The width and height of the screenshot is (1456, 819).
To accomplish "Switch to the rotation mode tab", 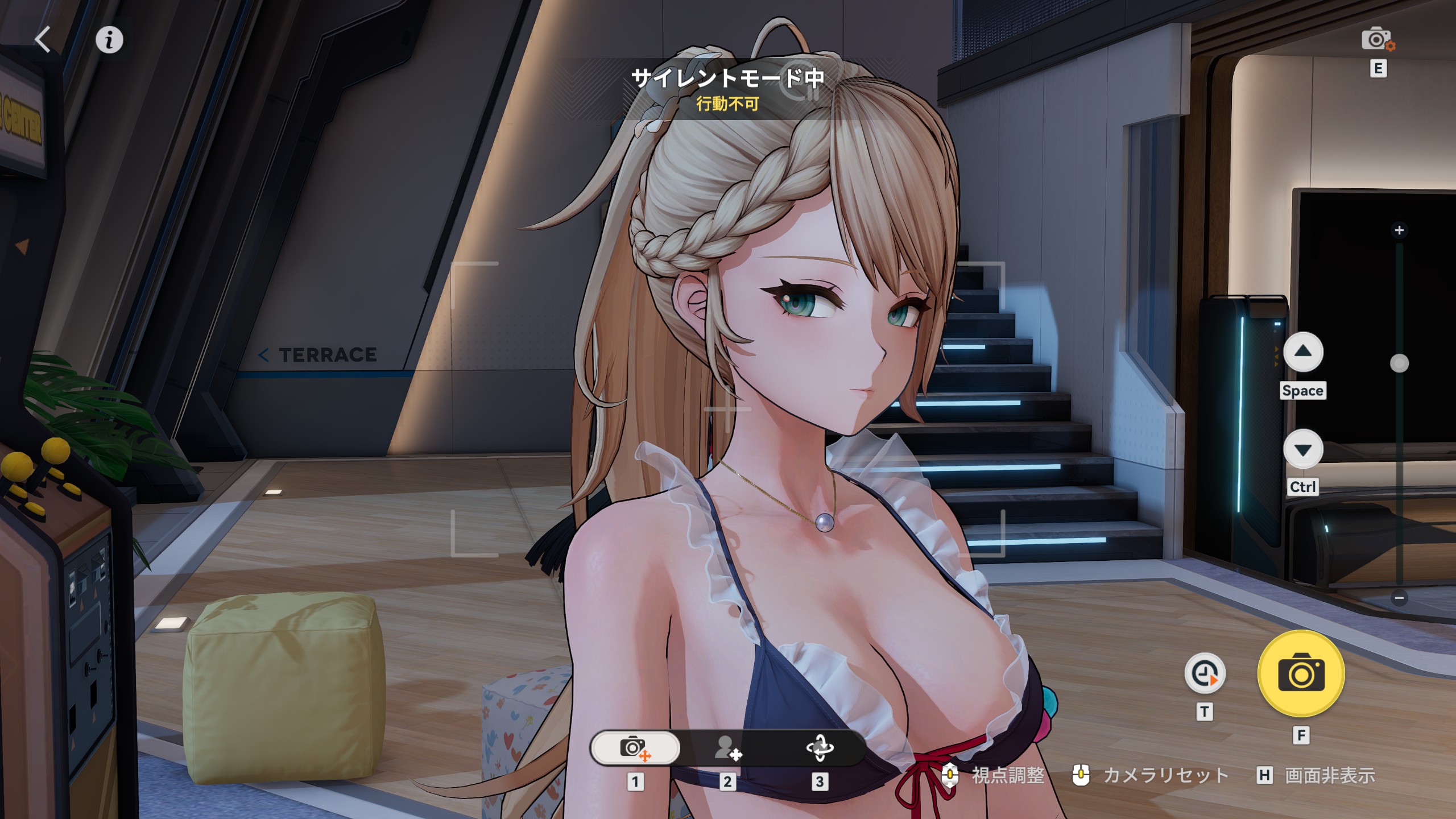I will pyautogui.click(x=820, y=747).
